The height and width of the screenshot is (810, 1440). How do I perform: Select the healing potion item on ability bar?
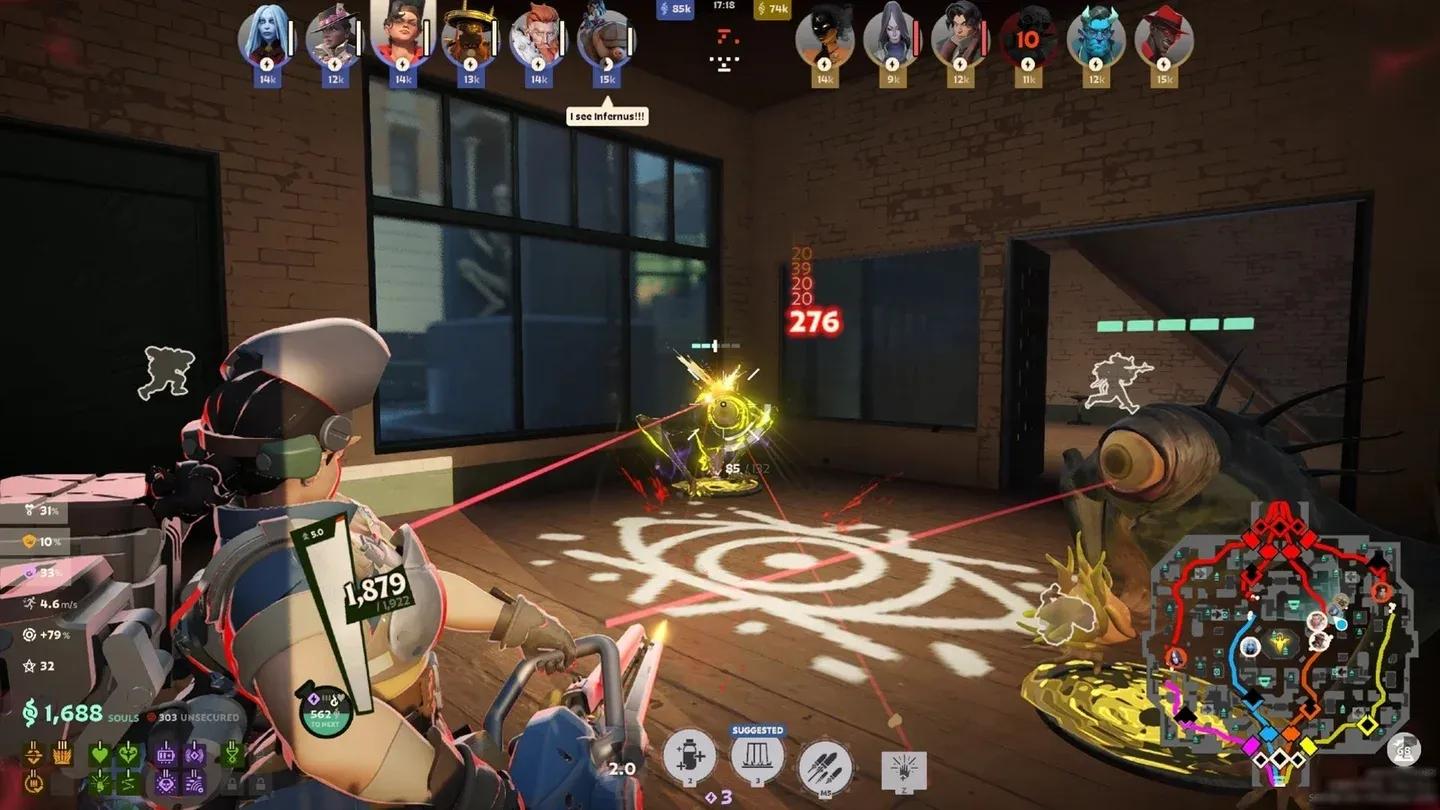688,758
